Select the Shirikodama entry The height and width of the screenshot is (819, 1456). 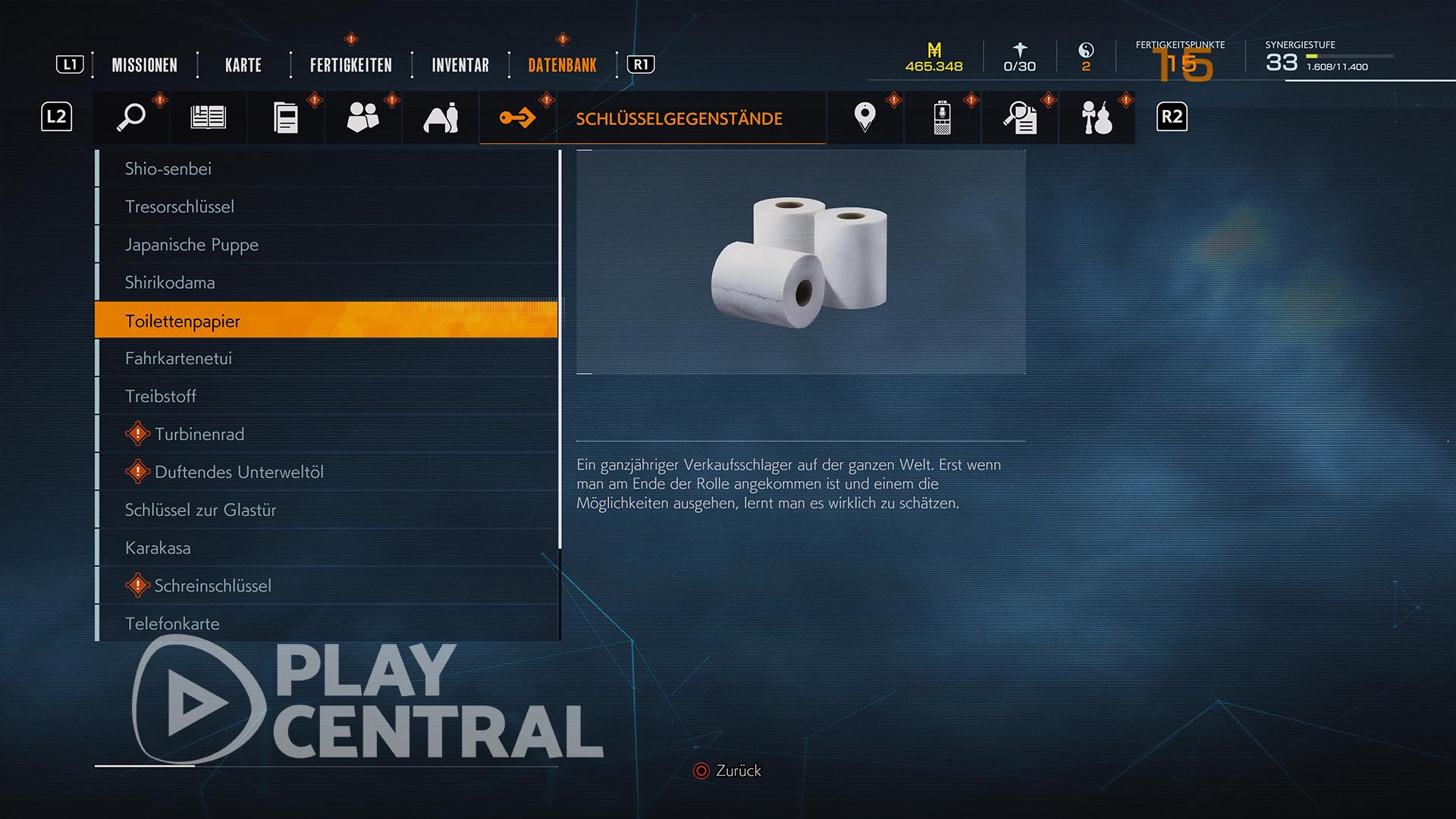click(x=170, y=282)
